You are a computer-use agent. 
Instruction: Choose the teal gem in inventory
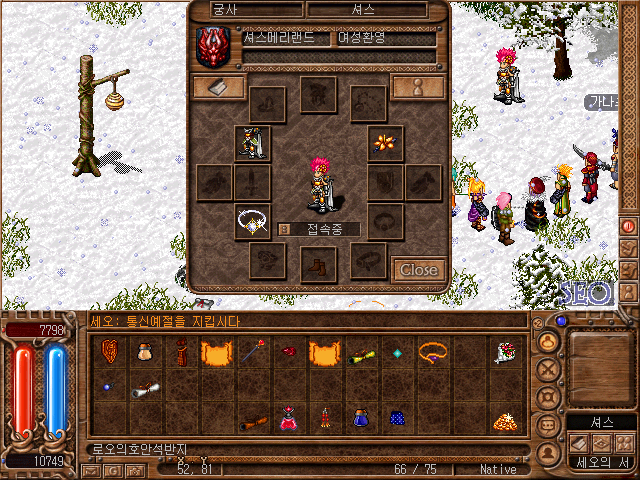click(x=396, y=351)
